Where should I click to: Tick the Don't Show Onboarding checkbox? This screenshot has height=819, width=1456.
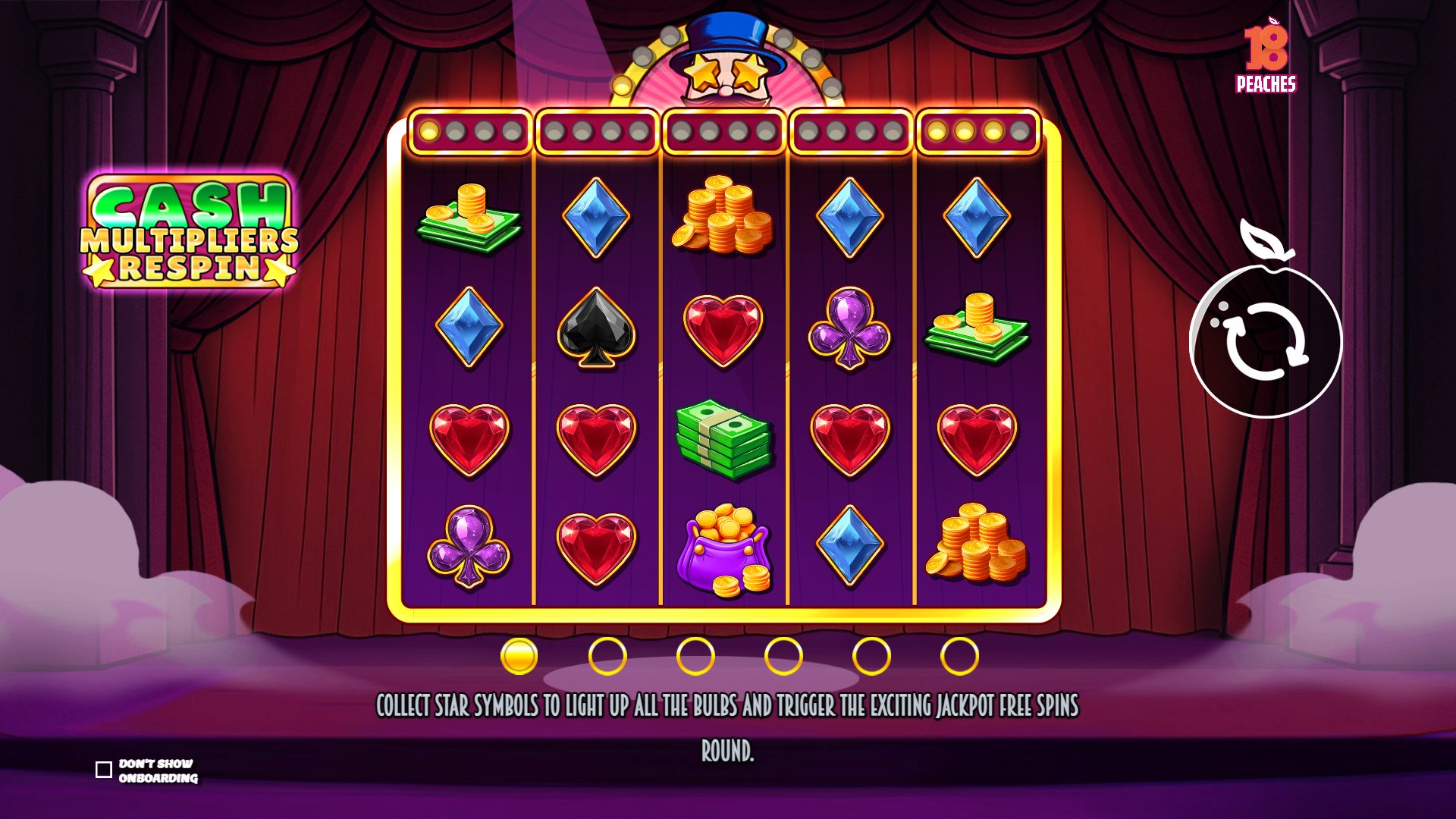104,770
